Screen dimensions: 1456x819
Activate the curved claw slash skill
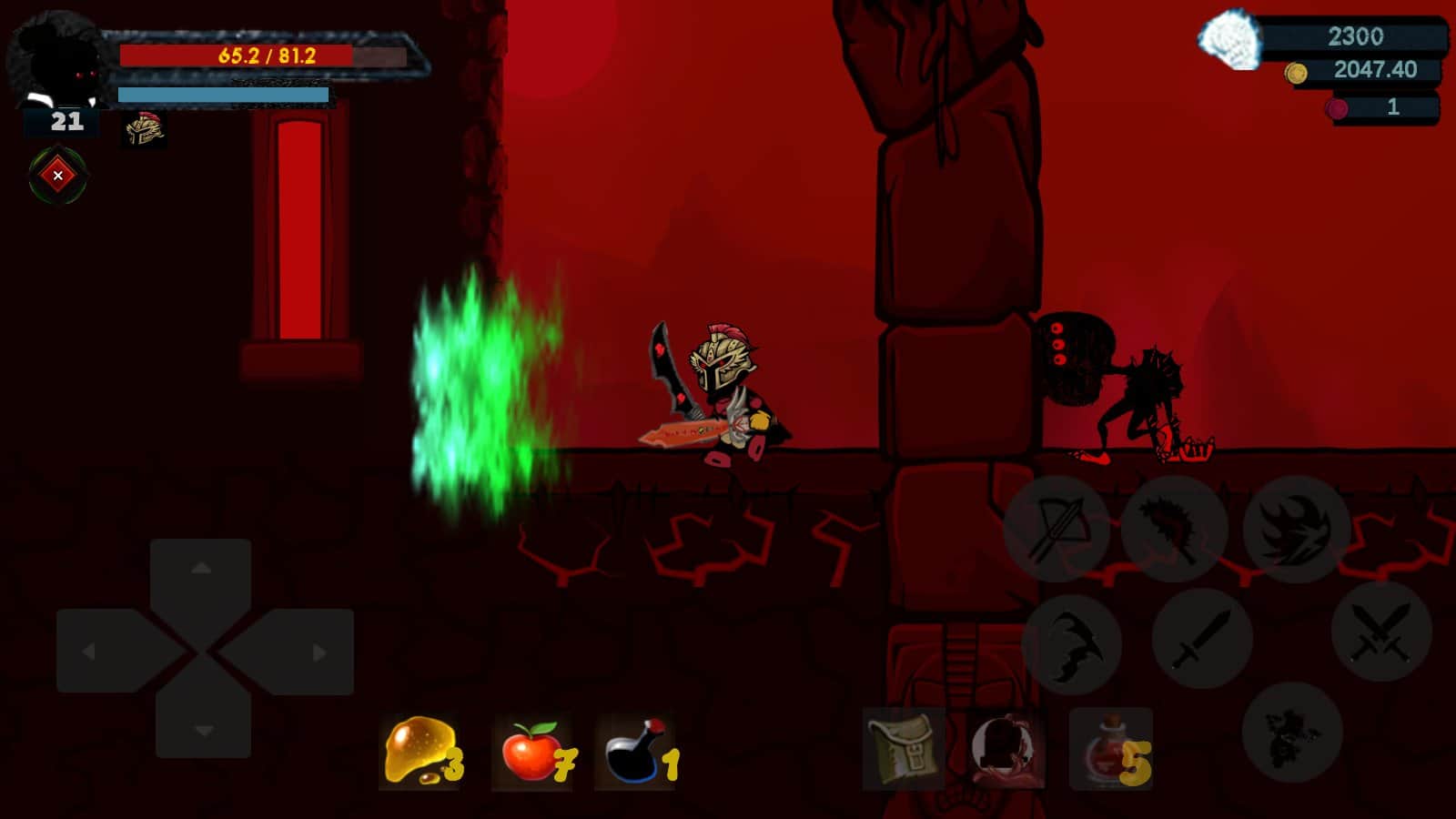click(x=1071, y=644)
